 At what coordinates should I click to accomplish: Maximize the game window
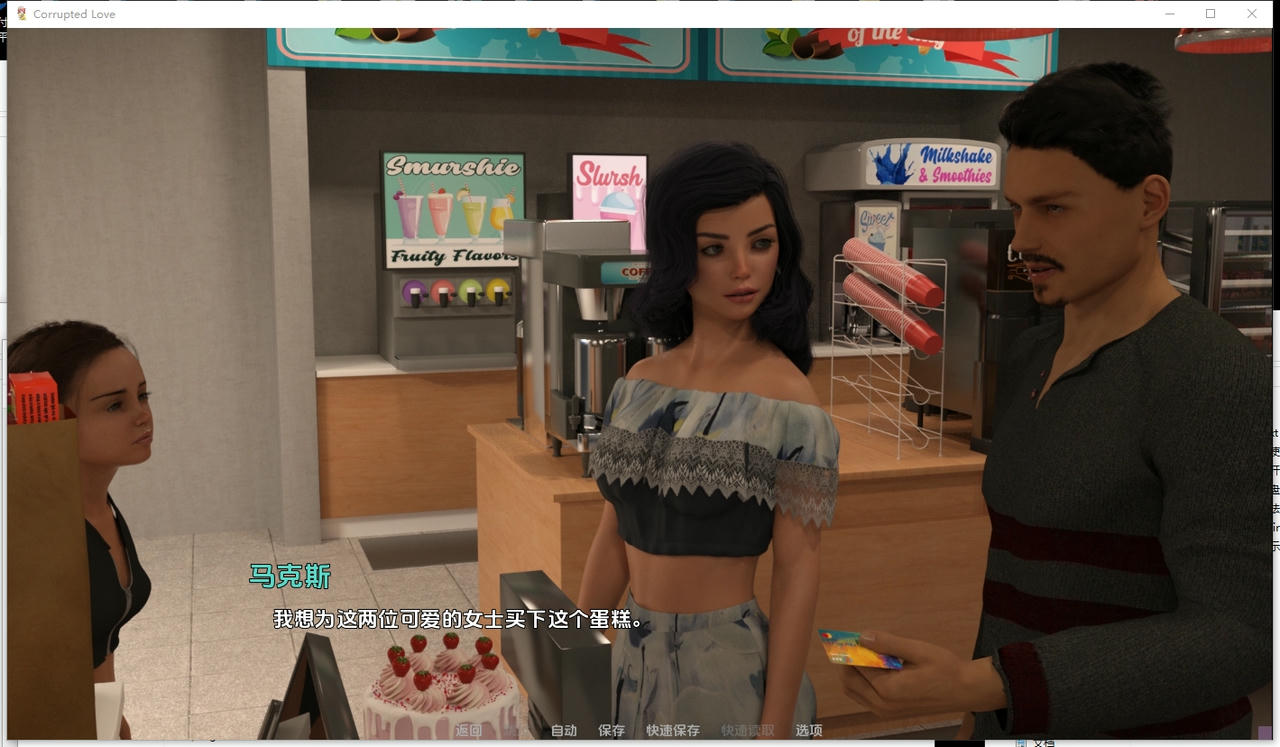click(1210, 14)
